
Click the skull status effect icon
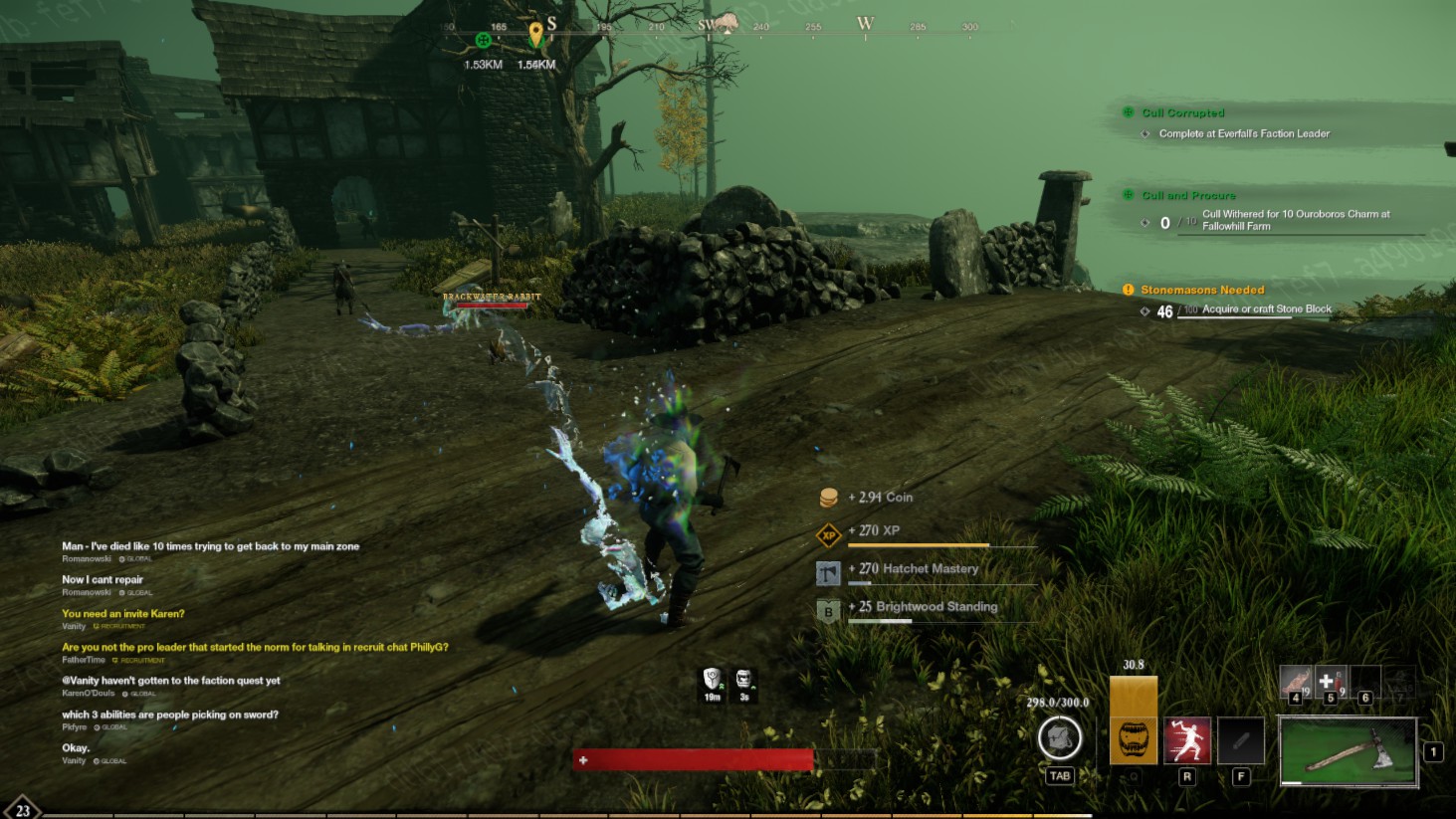click(x=743, y=680)
